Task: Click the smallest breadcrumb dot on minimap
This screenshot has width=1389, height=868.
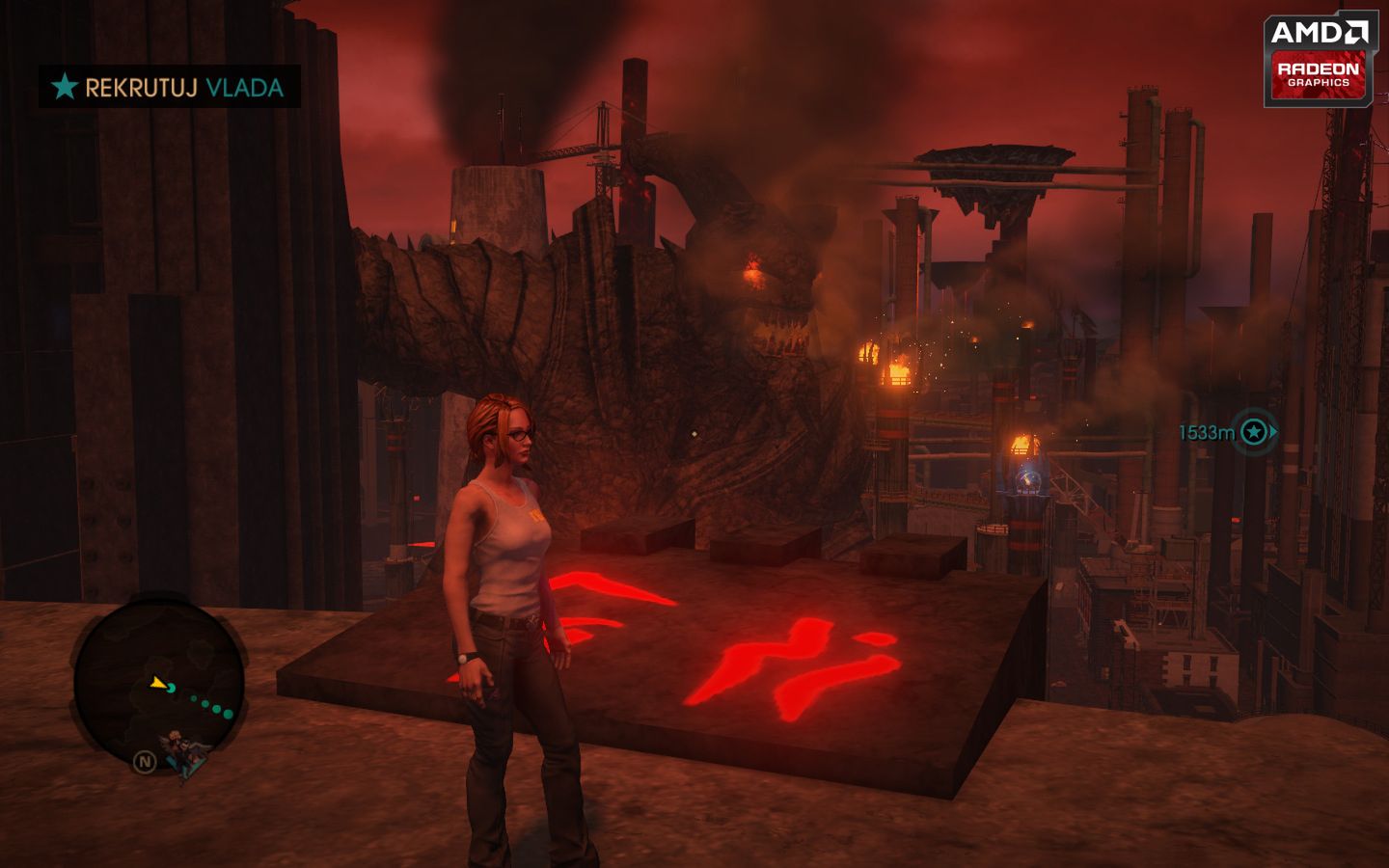Action: [193, 698]
